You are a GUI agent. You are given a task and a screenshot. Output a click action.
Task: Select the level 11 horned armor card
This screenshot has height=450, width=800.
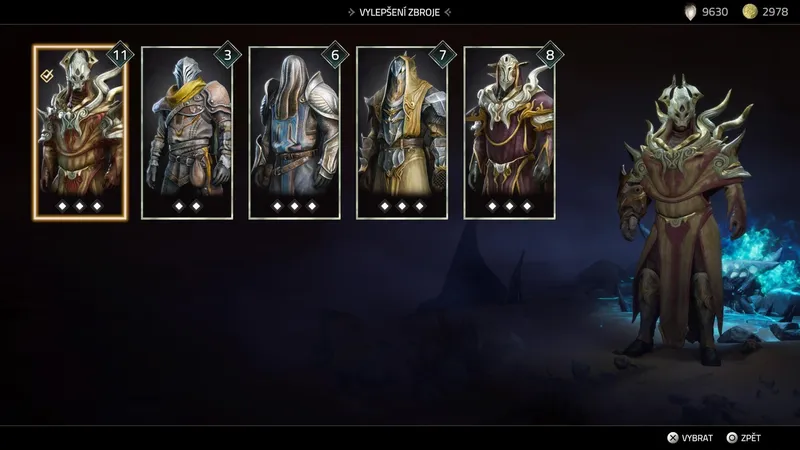[80, 132]
